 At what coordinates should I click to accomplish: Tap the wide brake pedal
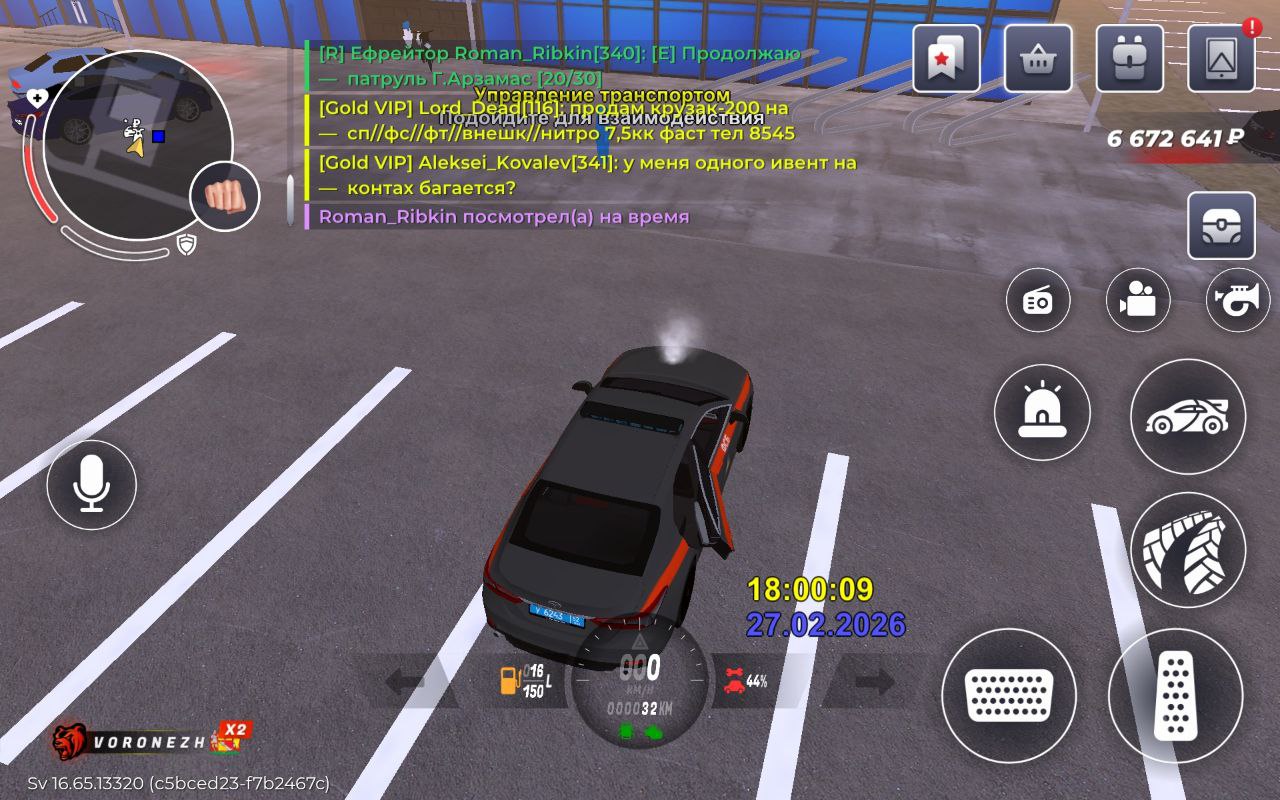1009,695
